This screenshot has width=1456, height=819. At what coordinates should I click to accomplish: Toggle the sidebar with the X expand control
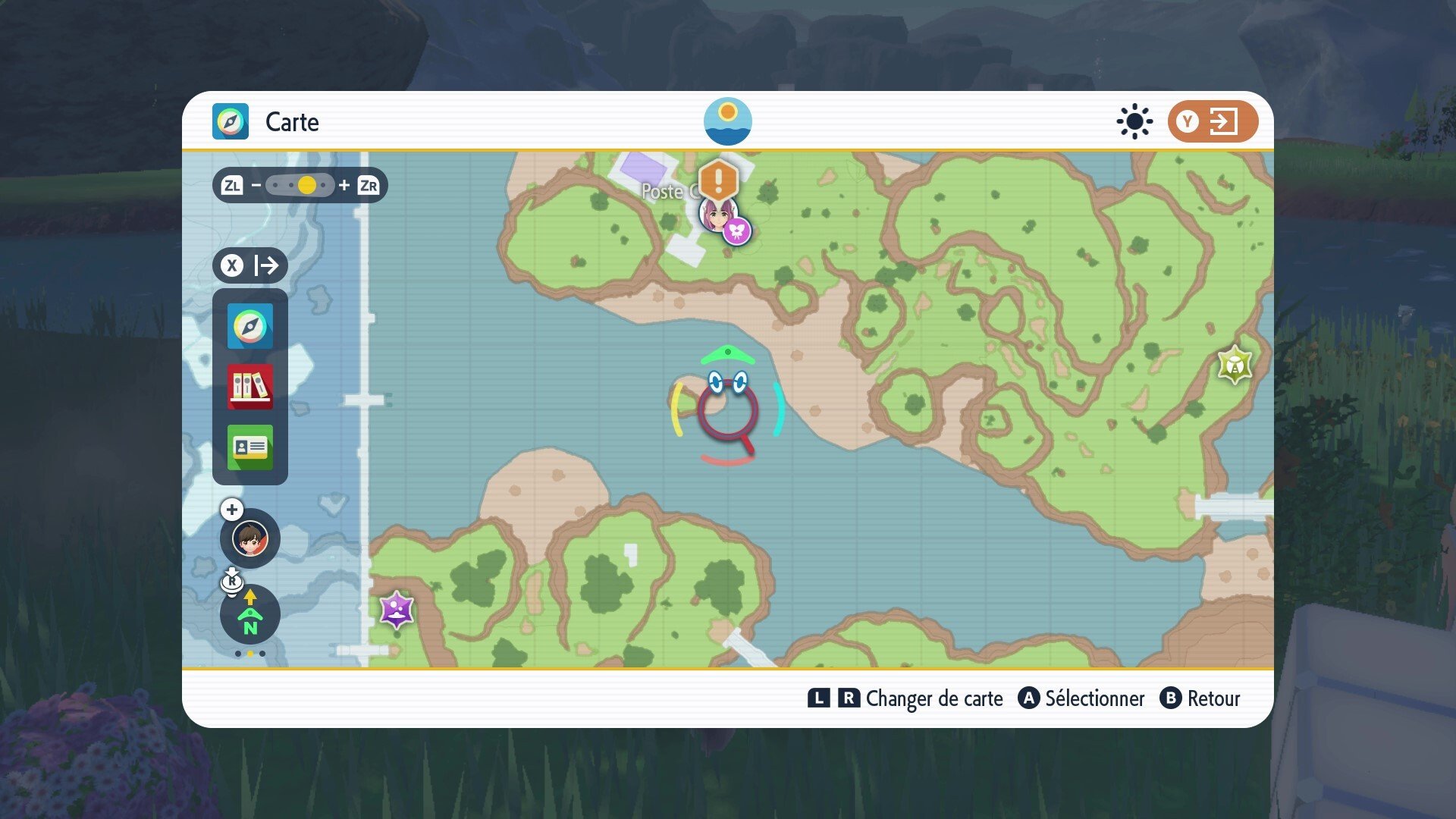(x=250, y=265)
